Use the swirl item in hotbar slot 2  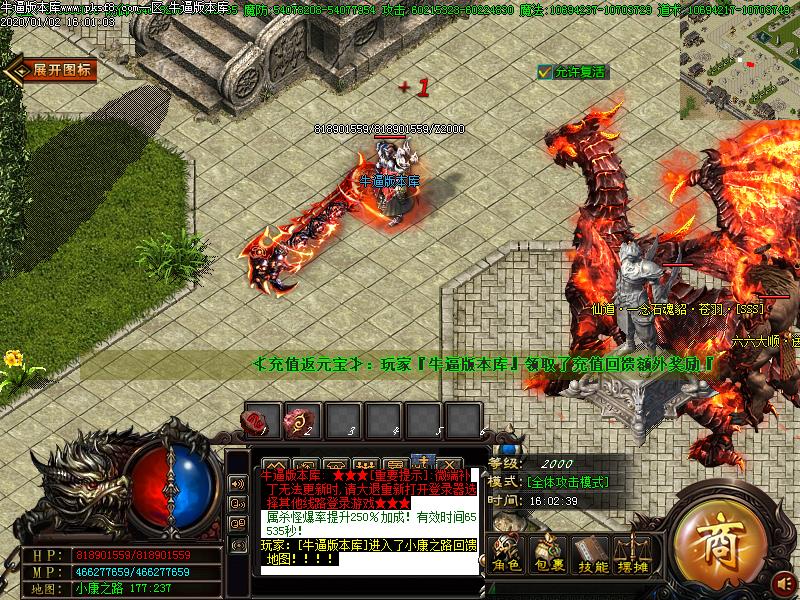point(302,420)
